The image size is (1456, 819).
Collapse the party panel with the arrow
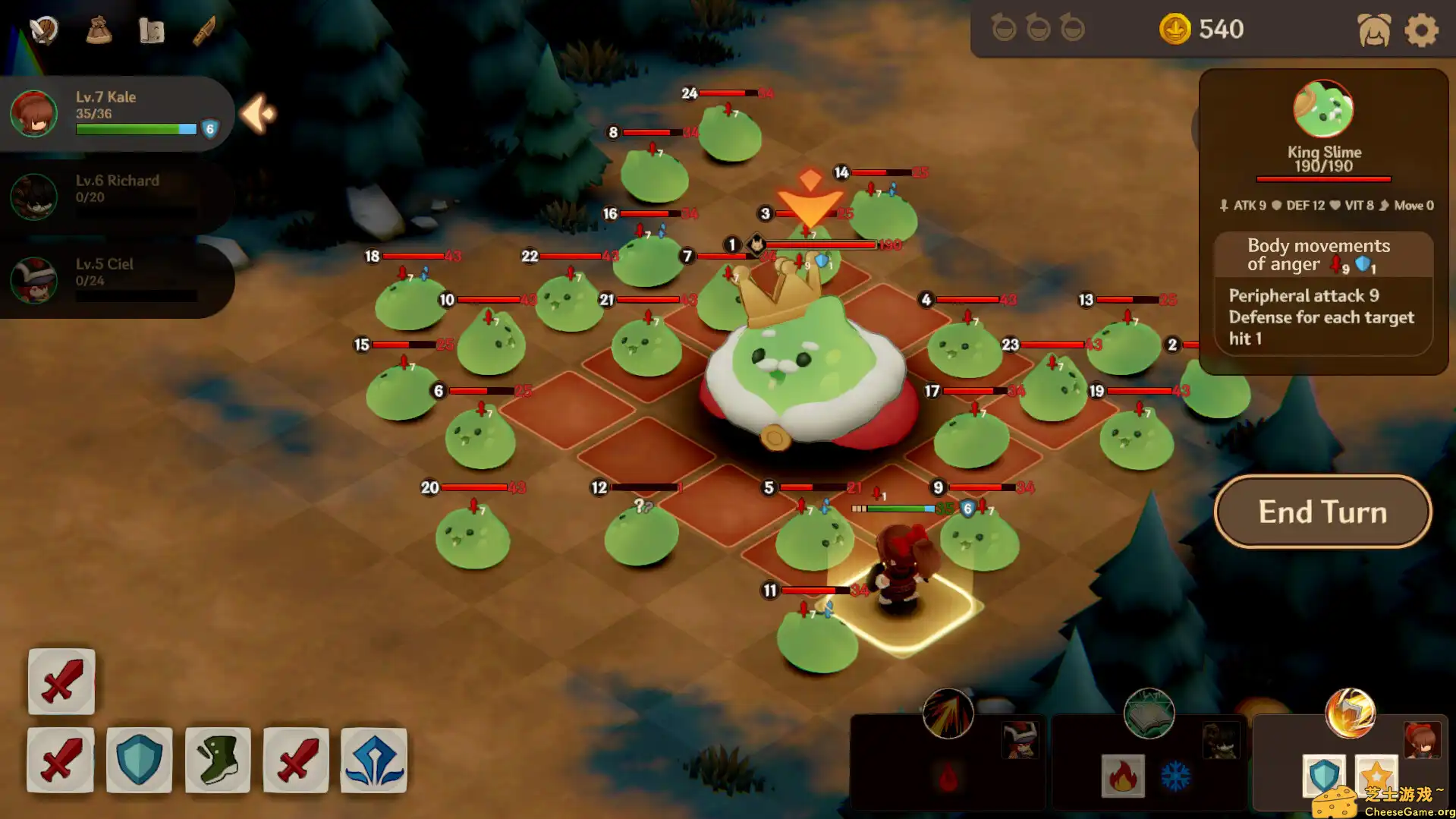click(x=256, y=113)
